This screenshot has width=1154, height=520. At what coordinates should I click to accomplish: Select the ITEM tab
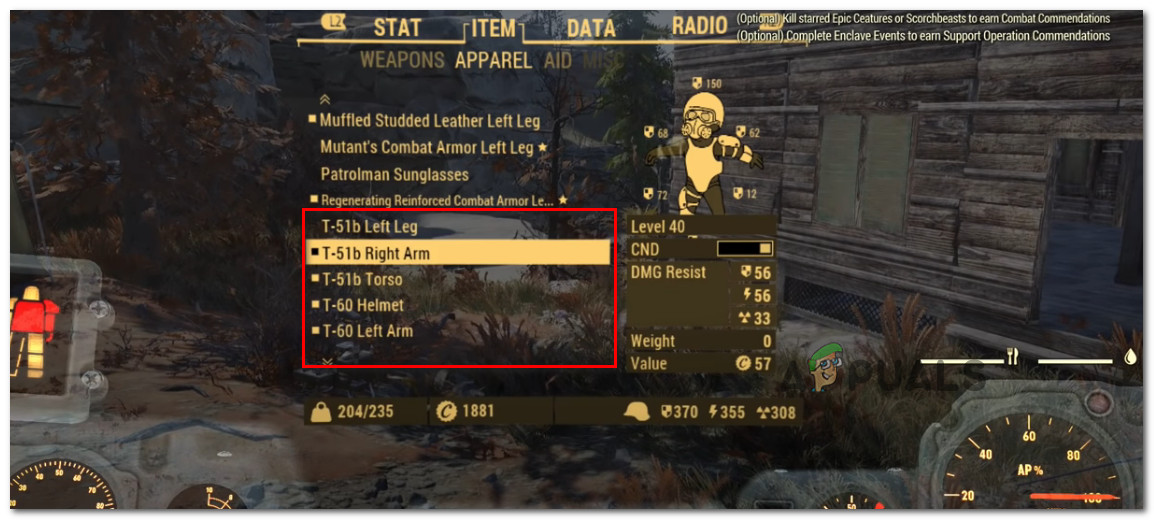coord(494,28)
